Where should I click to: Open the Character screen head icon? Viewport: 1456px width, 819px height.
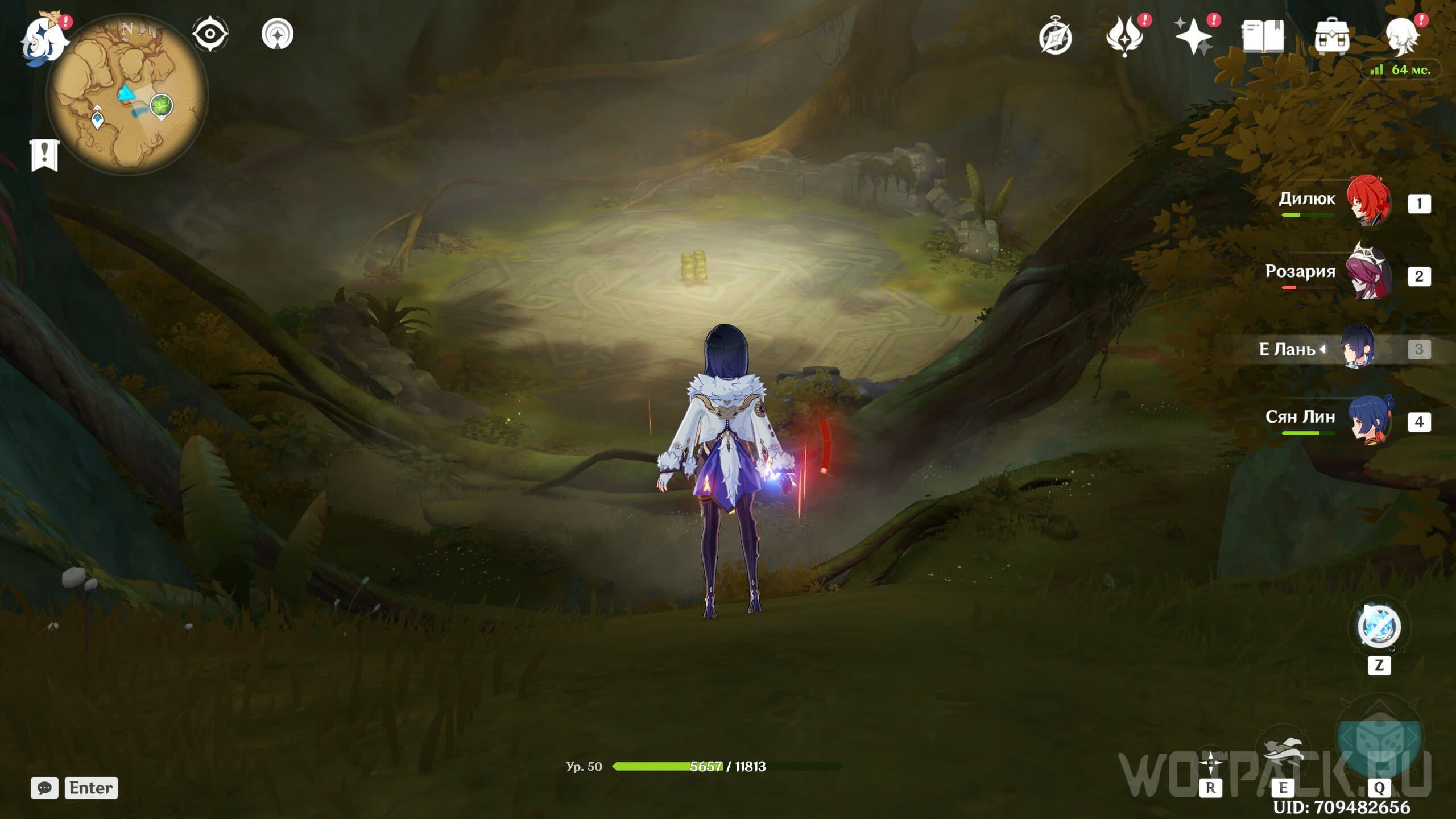[x=1401, y=37]
